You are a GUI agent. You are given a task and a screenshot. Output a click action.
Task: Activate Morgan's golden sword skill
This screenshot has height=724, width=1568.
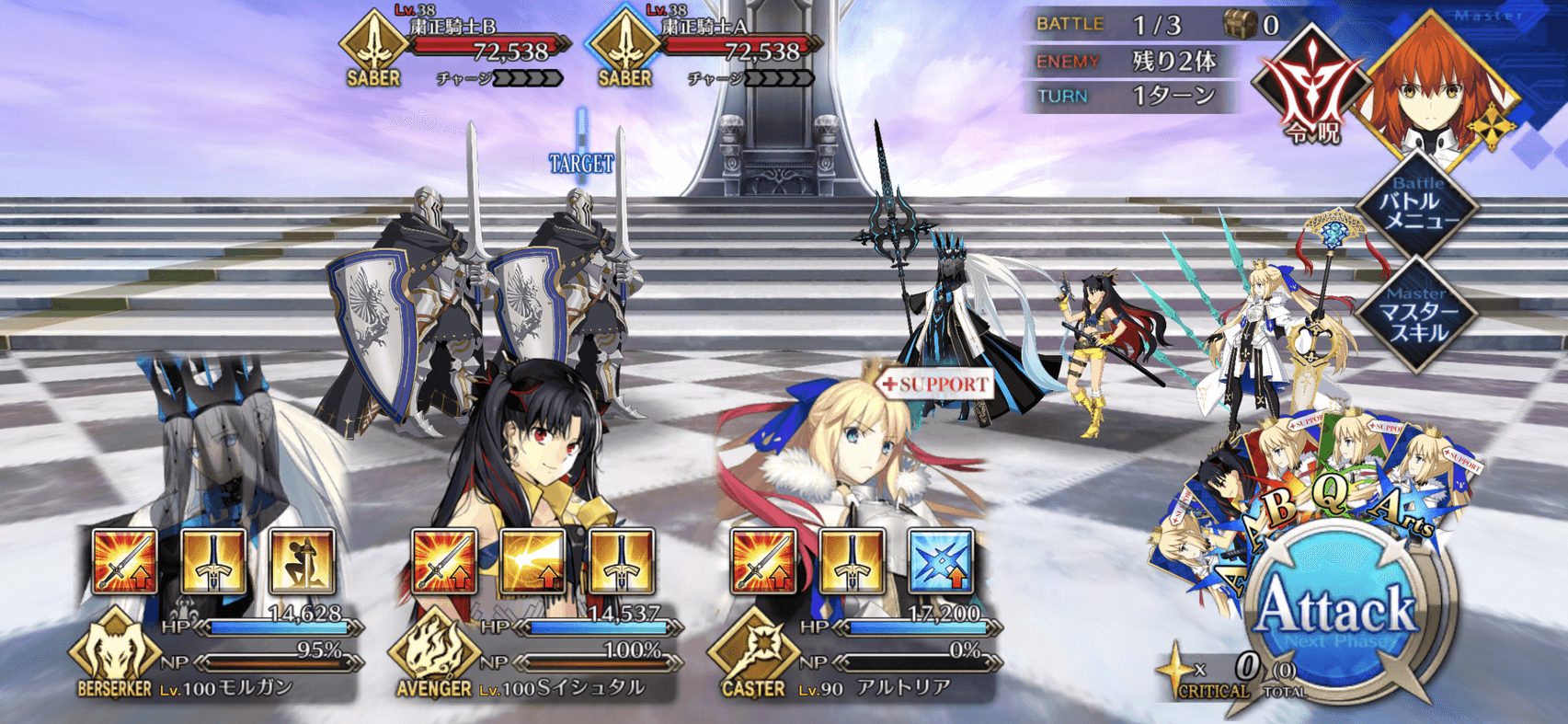[213, 561]
